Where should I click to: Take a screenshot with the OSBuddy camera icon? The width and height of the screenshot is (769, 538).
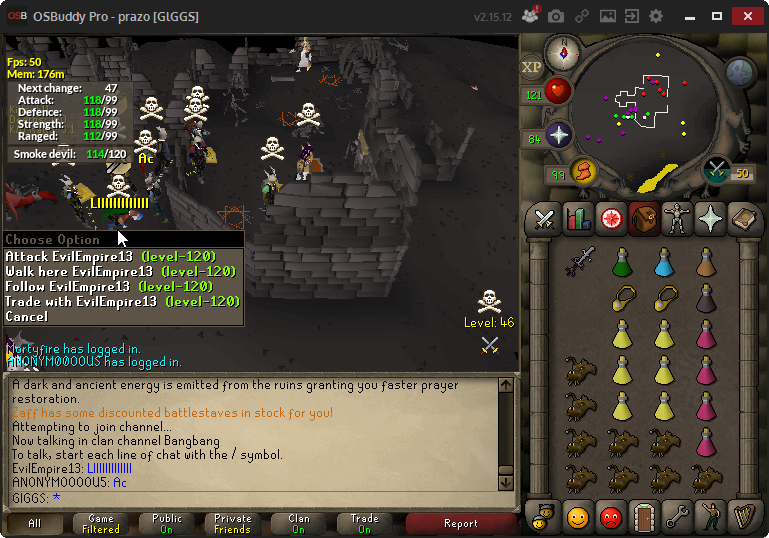point(555,17)
